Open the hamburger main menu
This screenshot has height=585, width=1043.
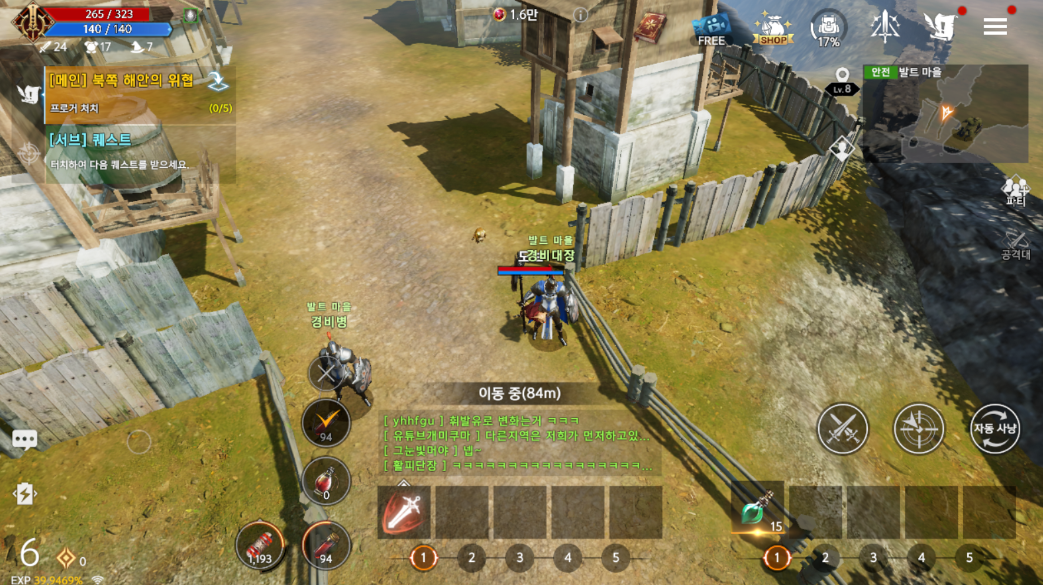(x=995, y=27)
